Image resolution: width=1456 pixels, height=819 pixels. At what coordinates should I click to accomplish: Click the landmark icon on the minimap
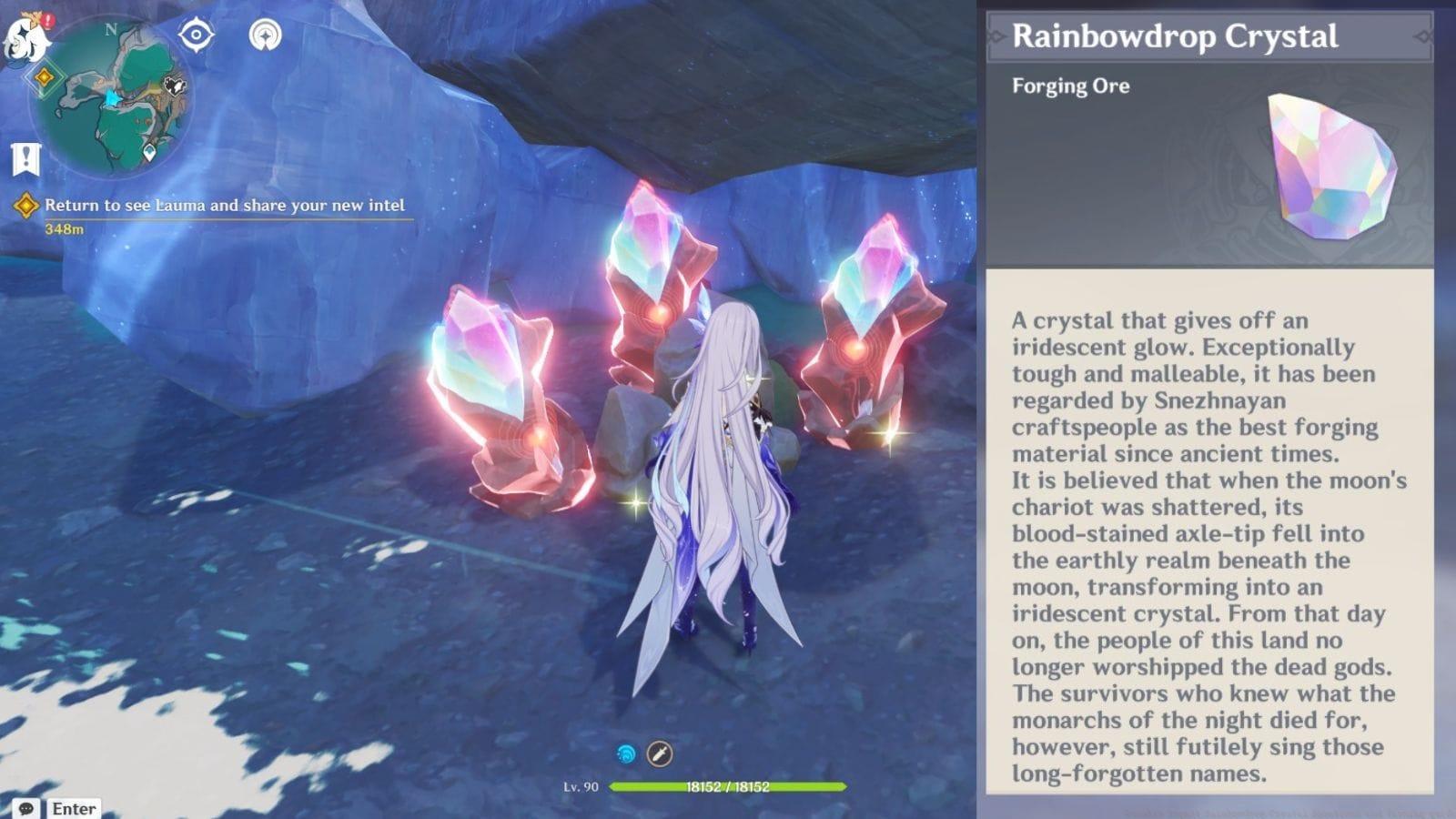[176, 87]
